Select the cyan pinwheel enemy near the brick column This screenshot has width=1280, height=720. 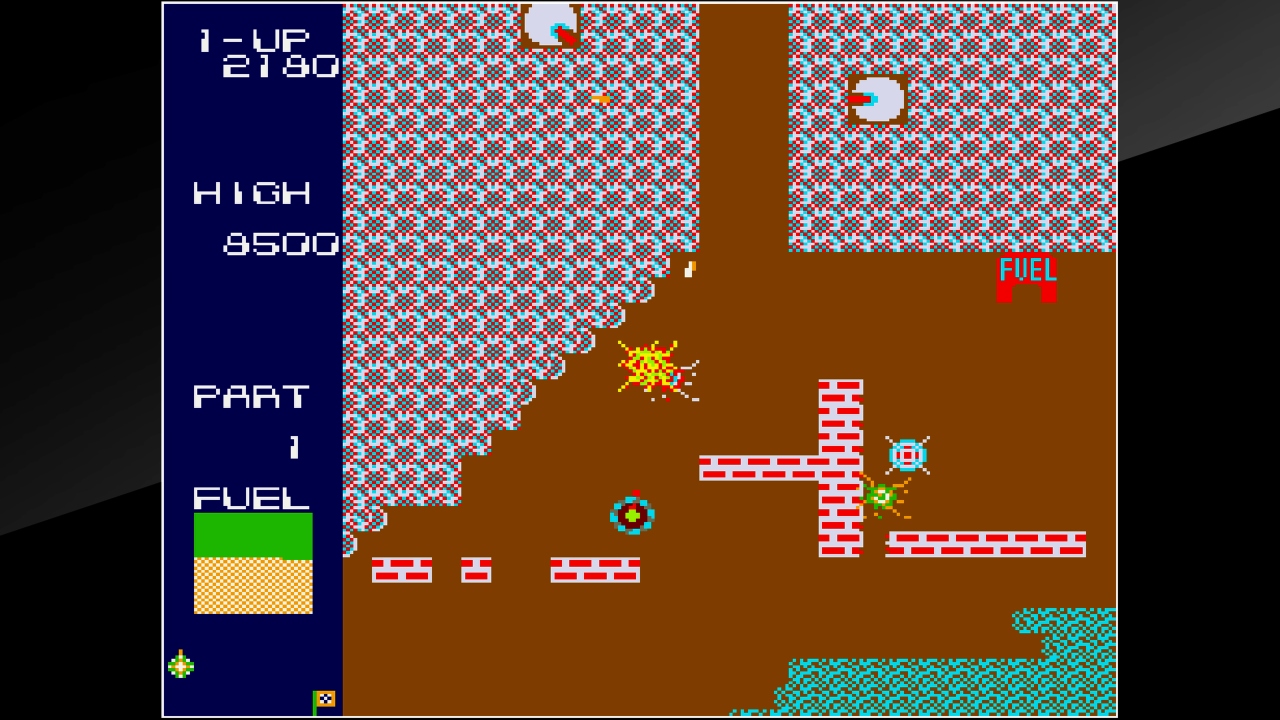pyautogui.click(x=906, y=456)
